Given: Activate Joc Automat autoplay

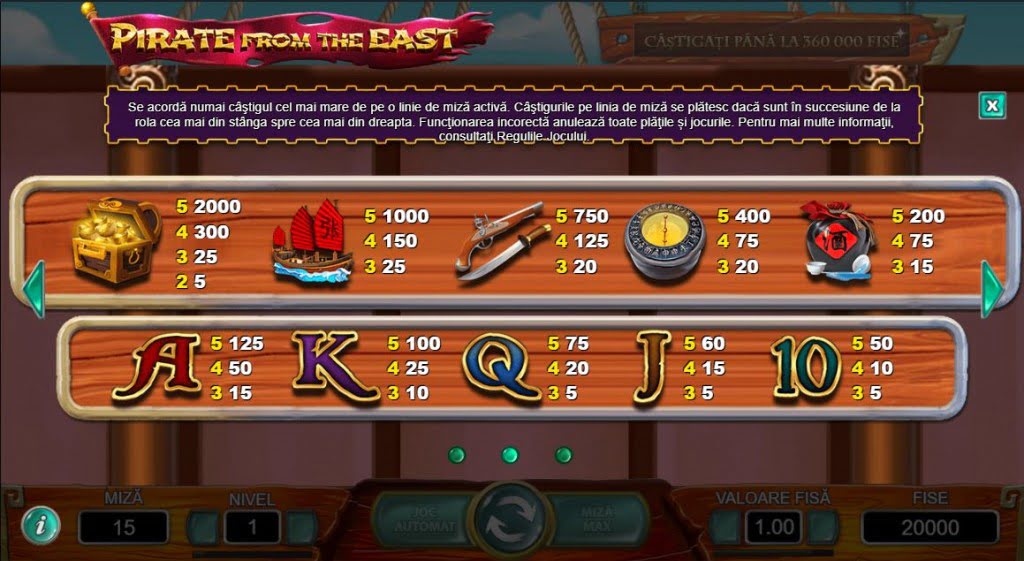Looking at the screenshot, I should 418,519.
